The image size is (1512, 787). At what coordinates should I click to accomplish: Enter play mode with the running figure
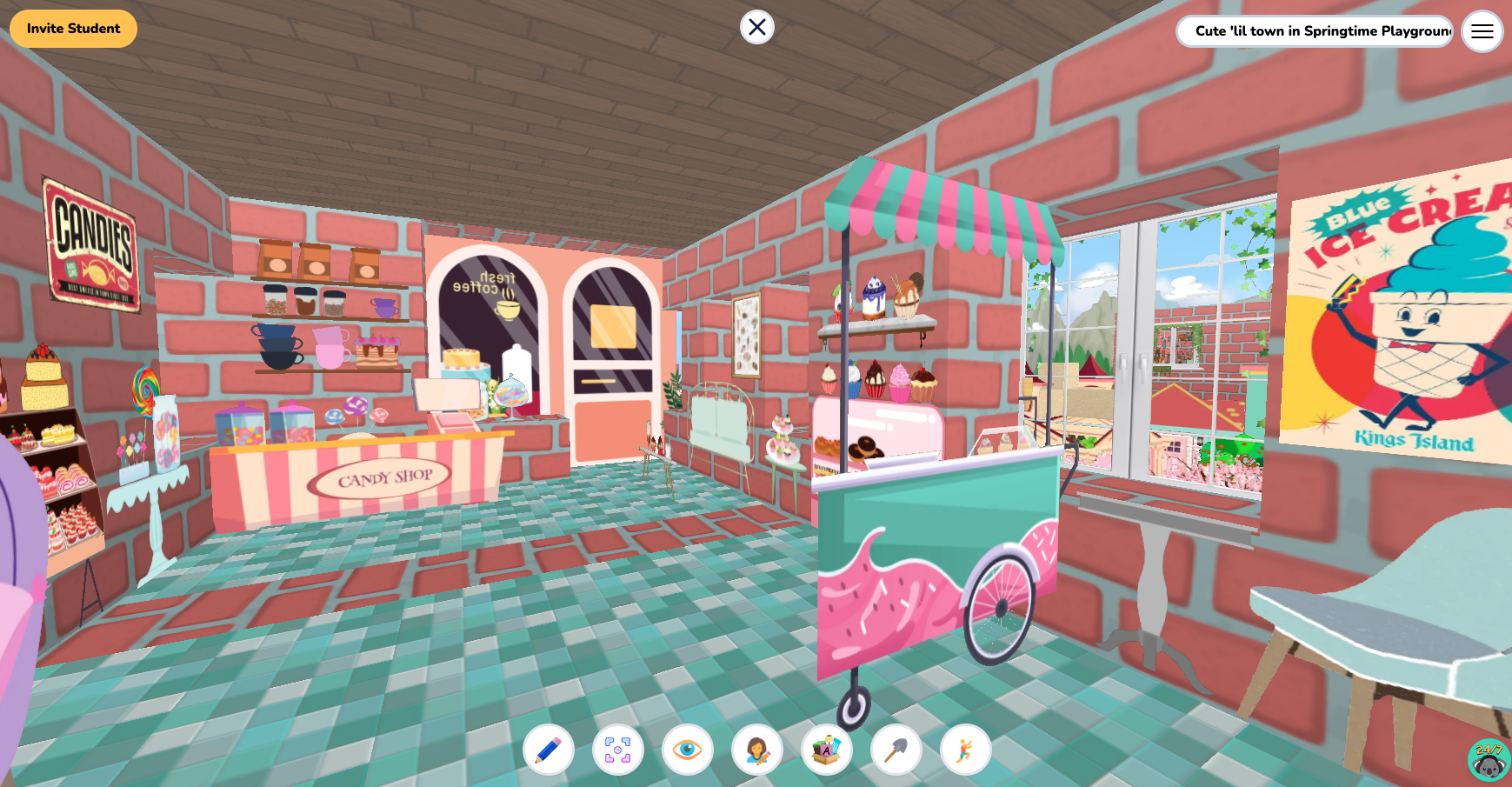pyautogui.click(x=967, y=749)
